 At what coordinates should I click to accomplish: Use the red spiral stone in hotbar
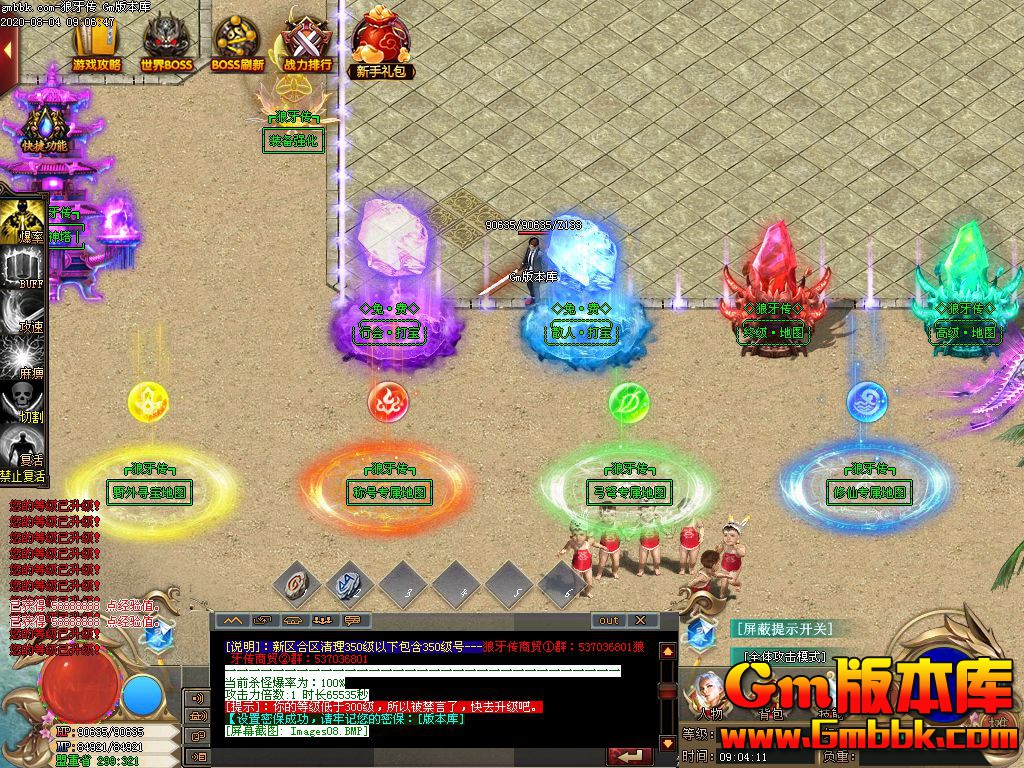pyautogui.click(x=297, y=582)
